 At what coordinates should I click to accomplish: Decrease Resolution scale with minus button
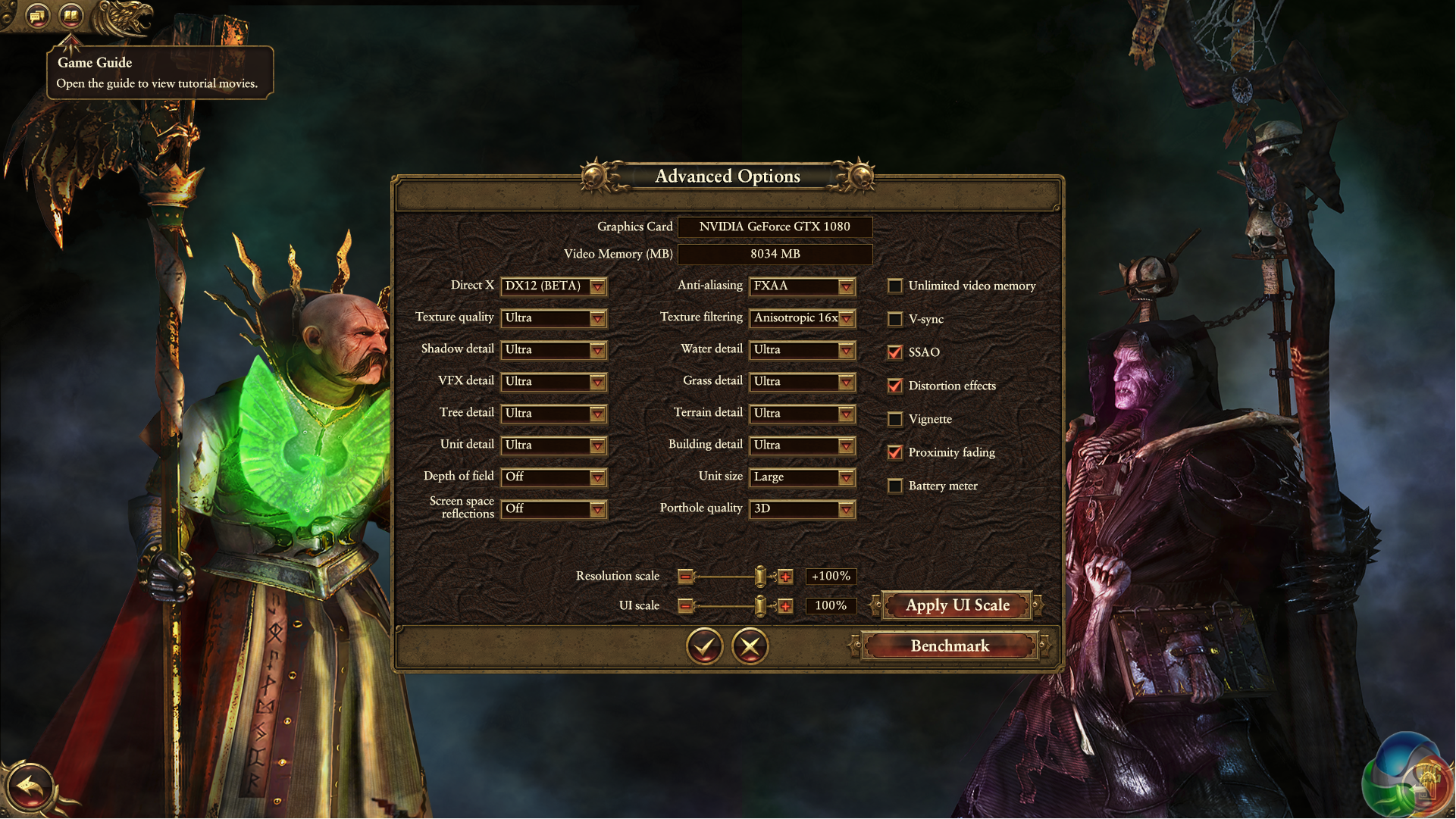coord(685,577)
